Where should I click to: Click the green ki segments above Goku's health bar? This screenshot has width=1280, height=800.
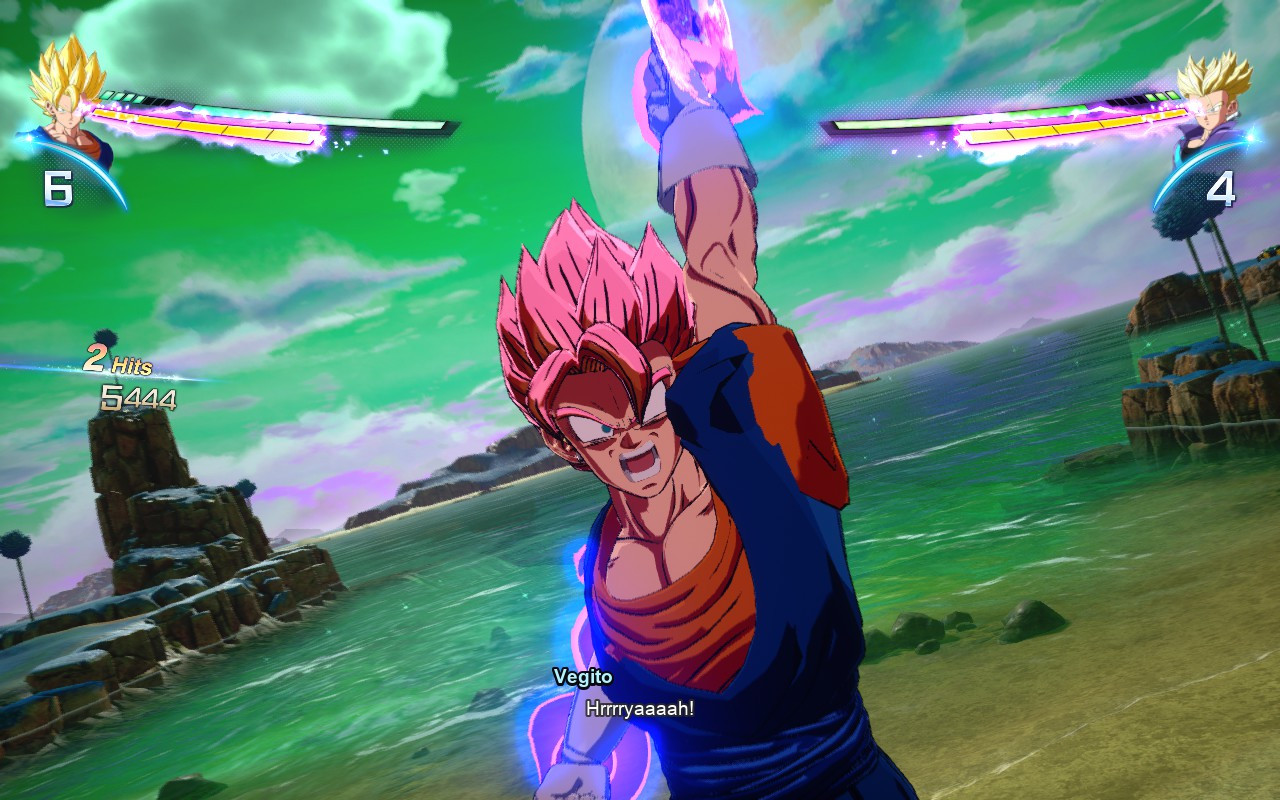click(120, 95)
